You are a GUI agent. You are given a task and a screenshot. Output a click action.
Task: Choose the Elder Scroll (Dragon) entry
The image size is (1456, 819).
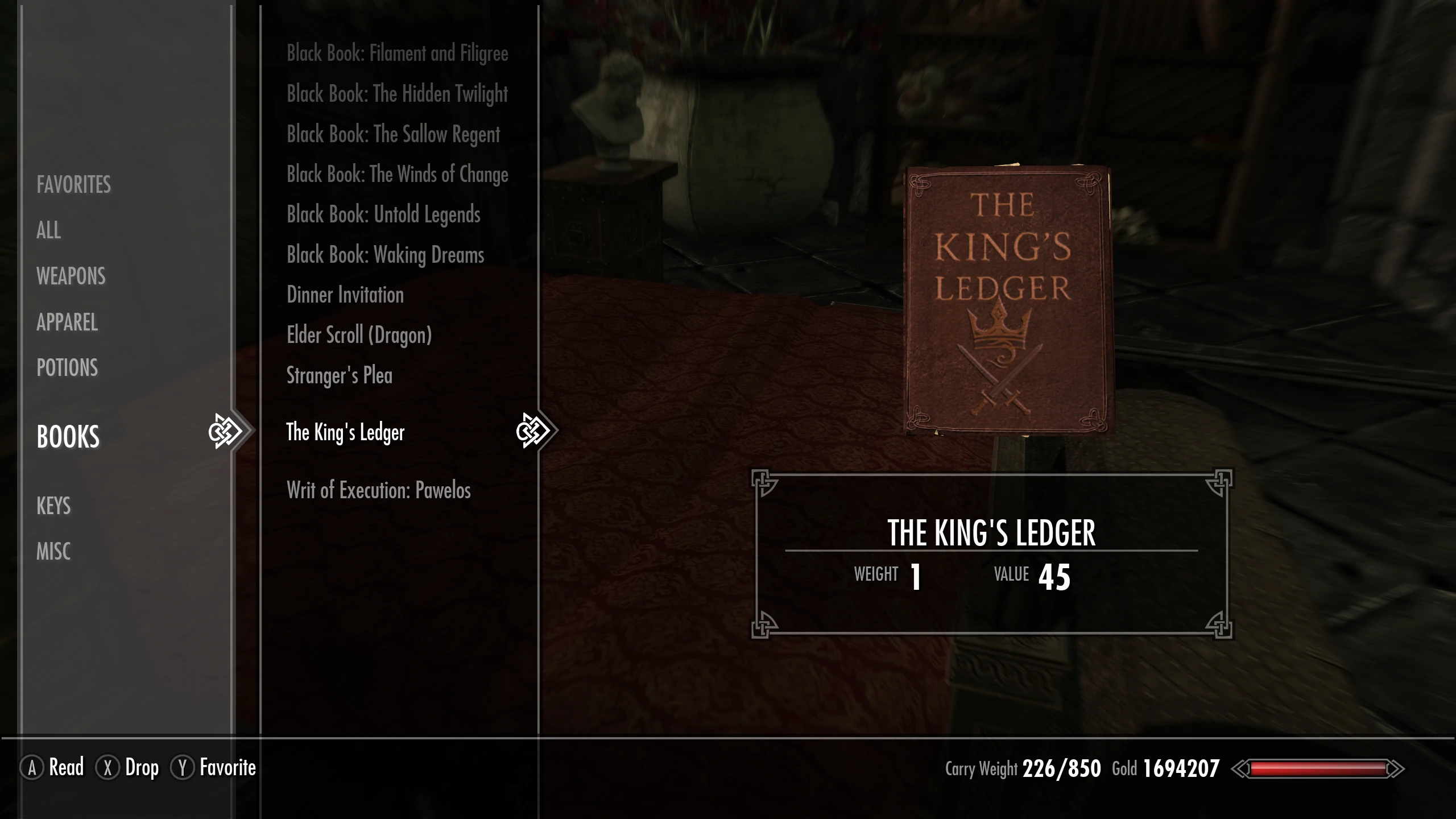pos(359,336)
